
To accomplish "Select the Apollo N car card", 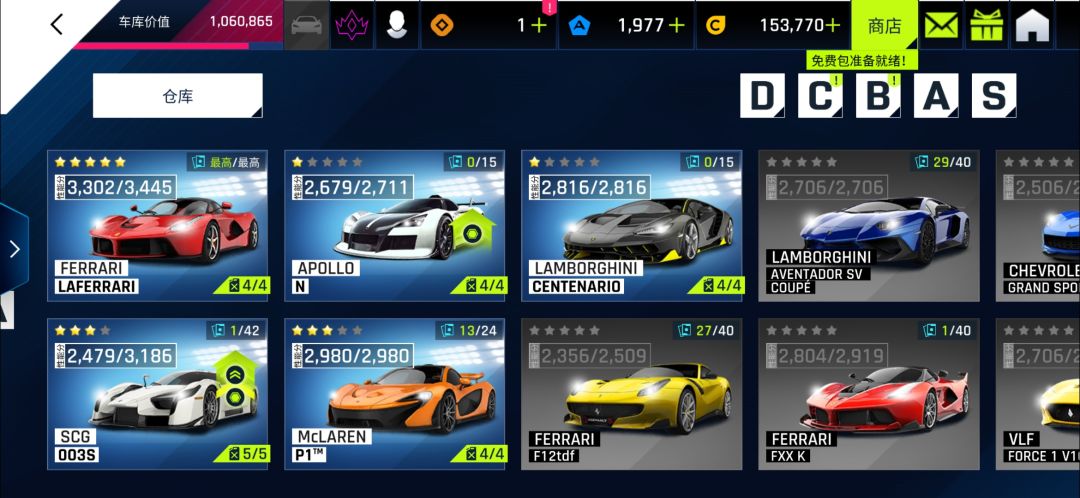I will pyautogui.click(x=394, y=225).
